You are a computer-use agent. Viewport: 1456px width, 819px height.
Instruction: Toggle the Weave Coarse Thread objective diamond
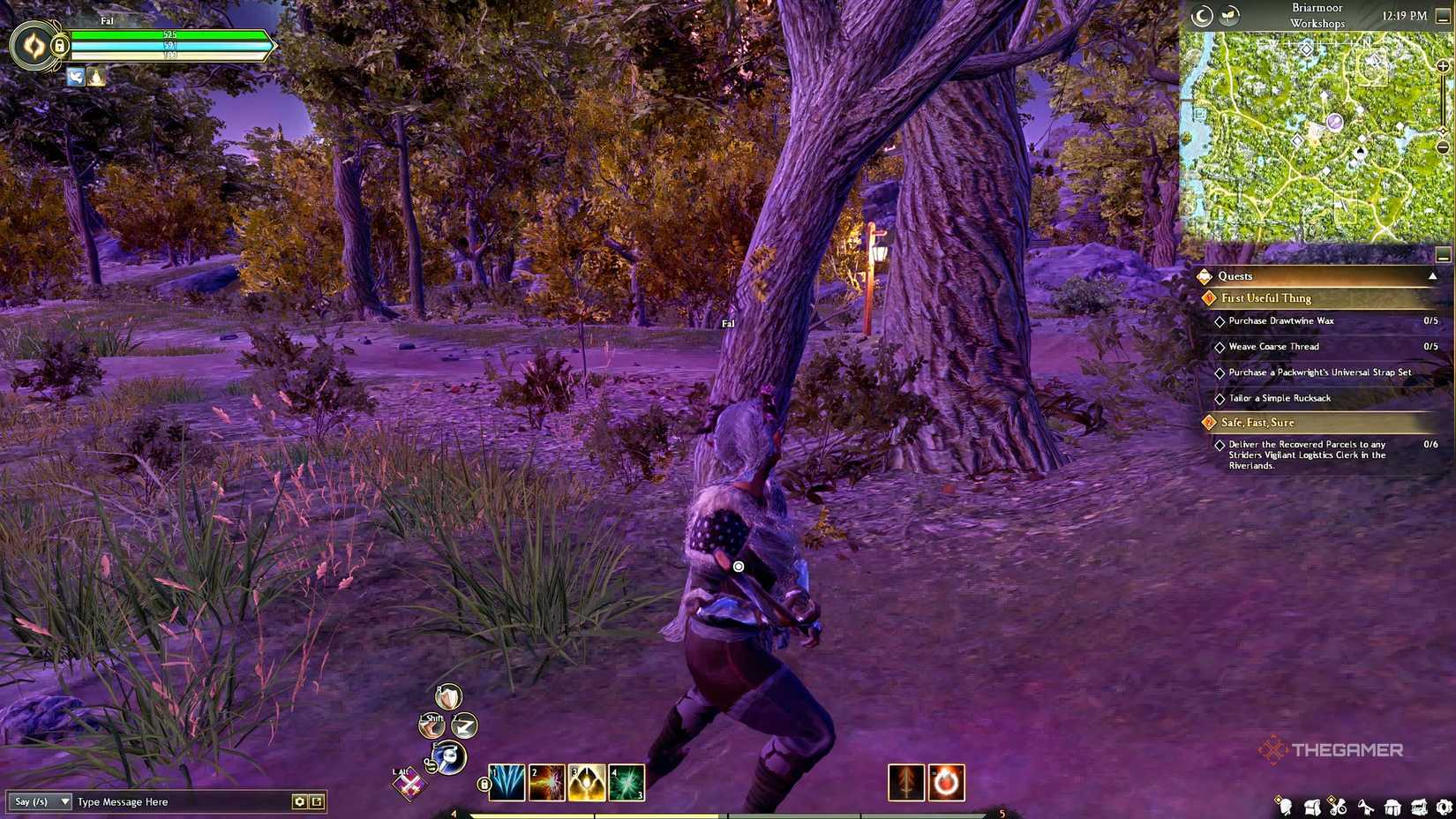tap(1220, 347)
